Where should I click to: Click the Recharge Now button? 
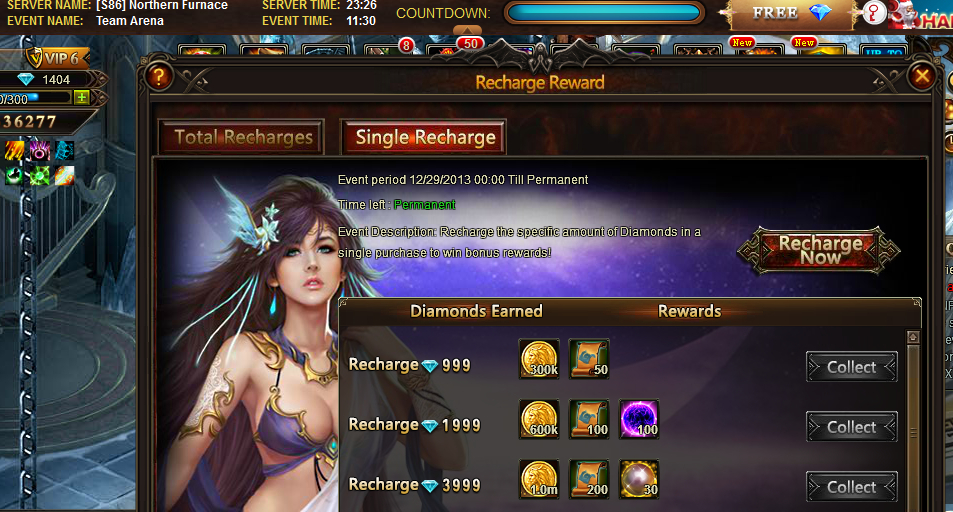(x=820, y=250)
